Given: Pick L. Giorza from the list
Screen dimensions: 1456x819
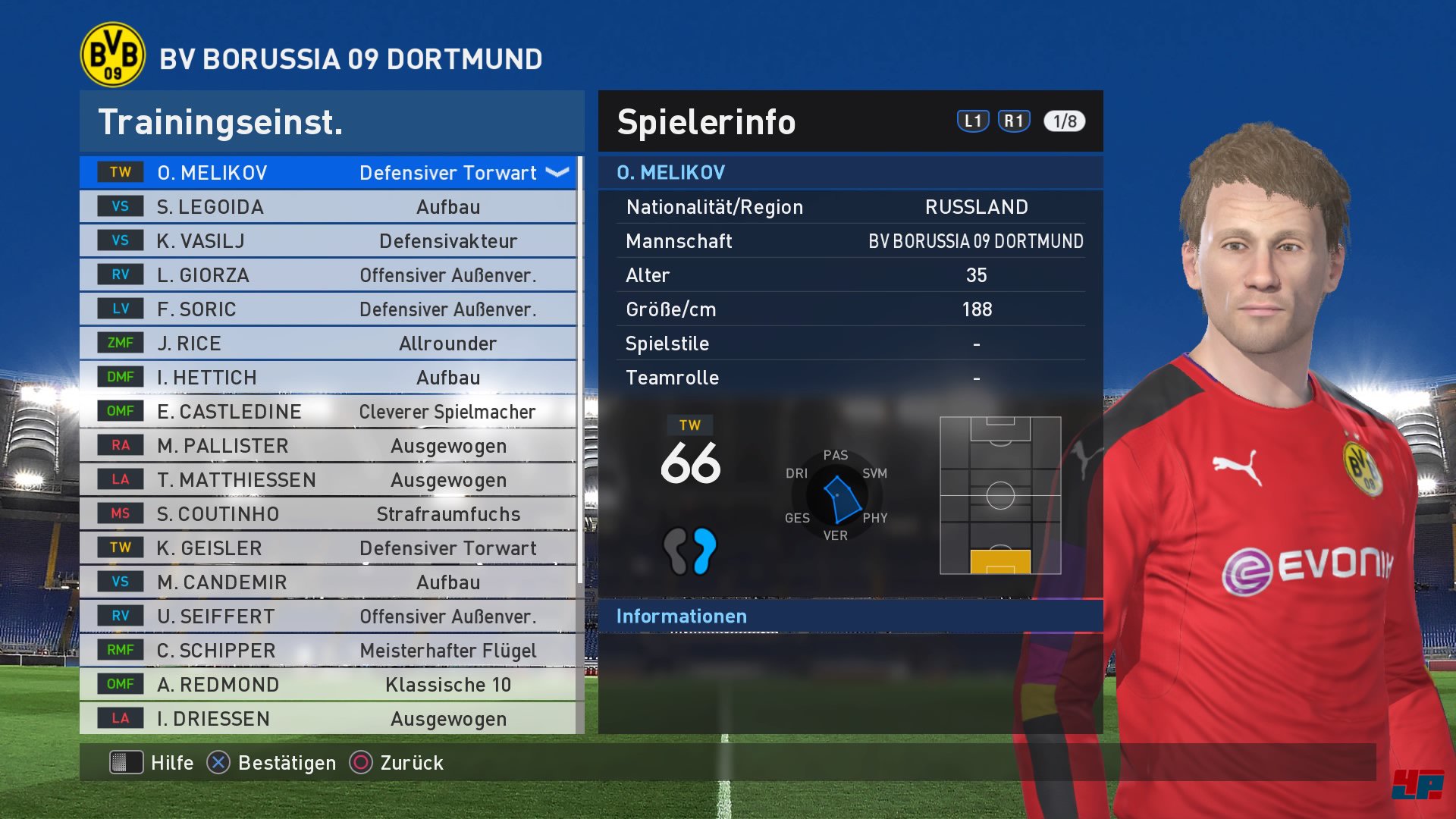Looking at the screenshot, I should click(x=326, y=275).
